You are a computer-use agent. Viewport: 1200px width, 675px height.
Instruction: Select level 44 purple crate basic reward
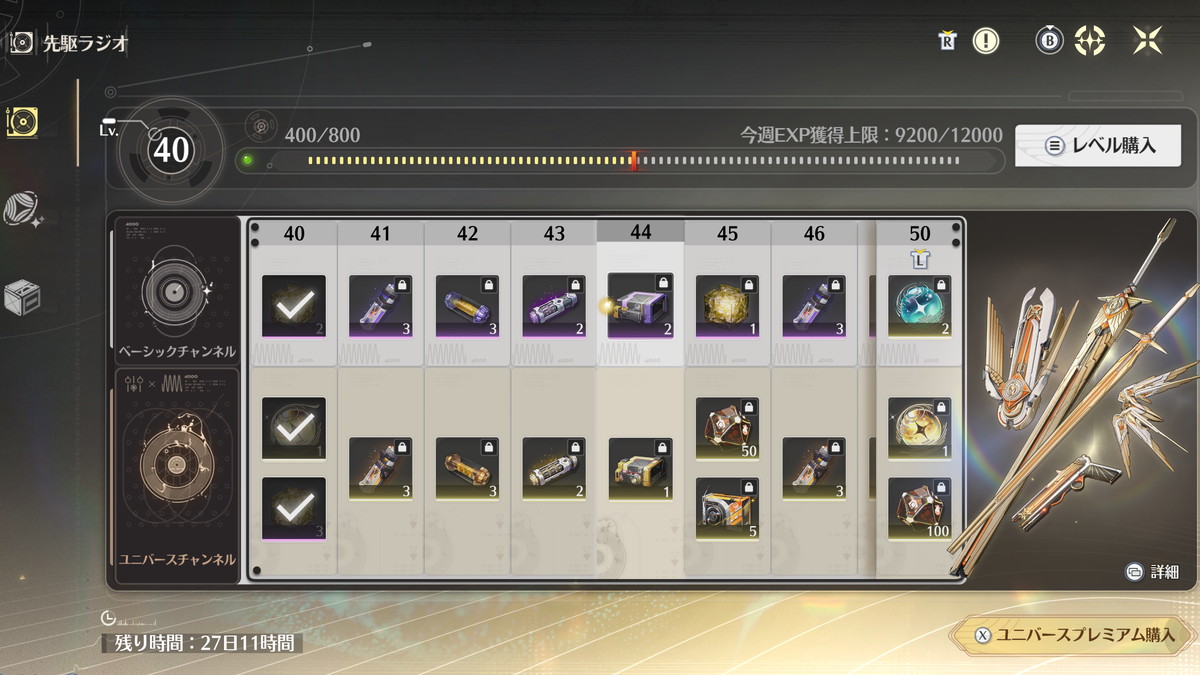(x=640, y=305)
